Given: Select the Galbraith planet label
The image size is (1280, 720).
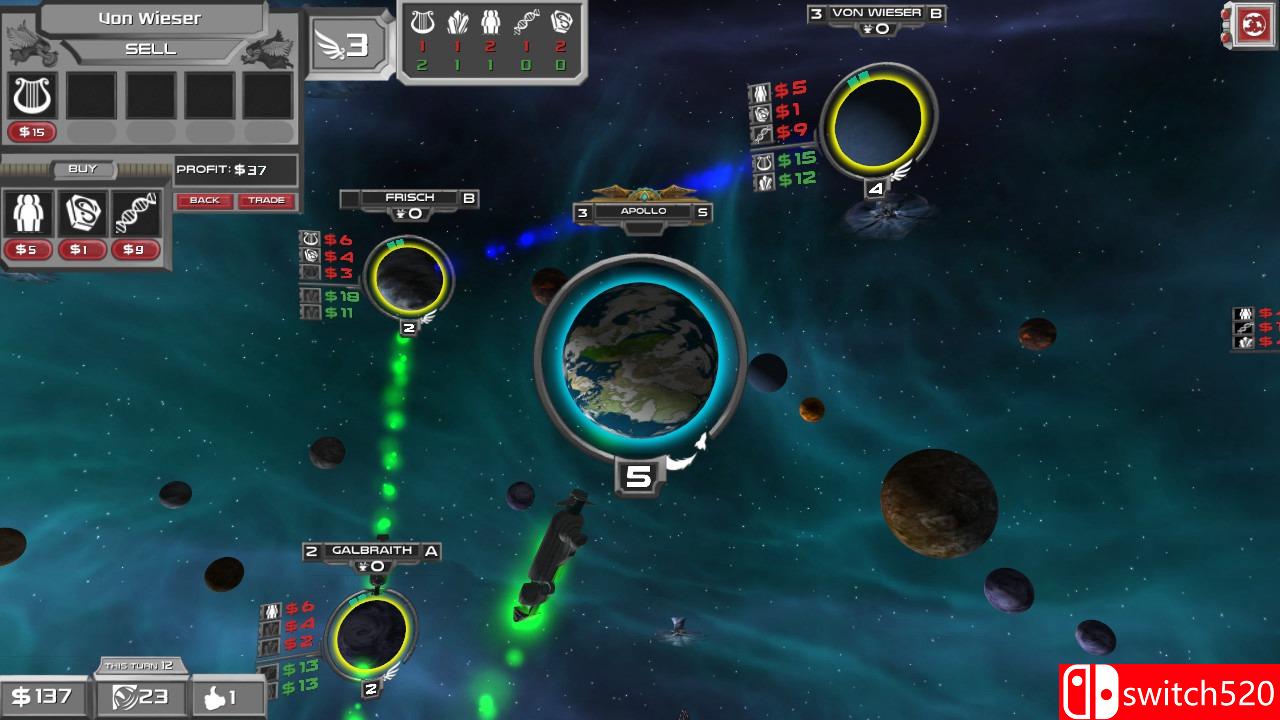Looking at the screenshot, I should [372, 550].
